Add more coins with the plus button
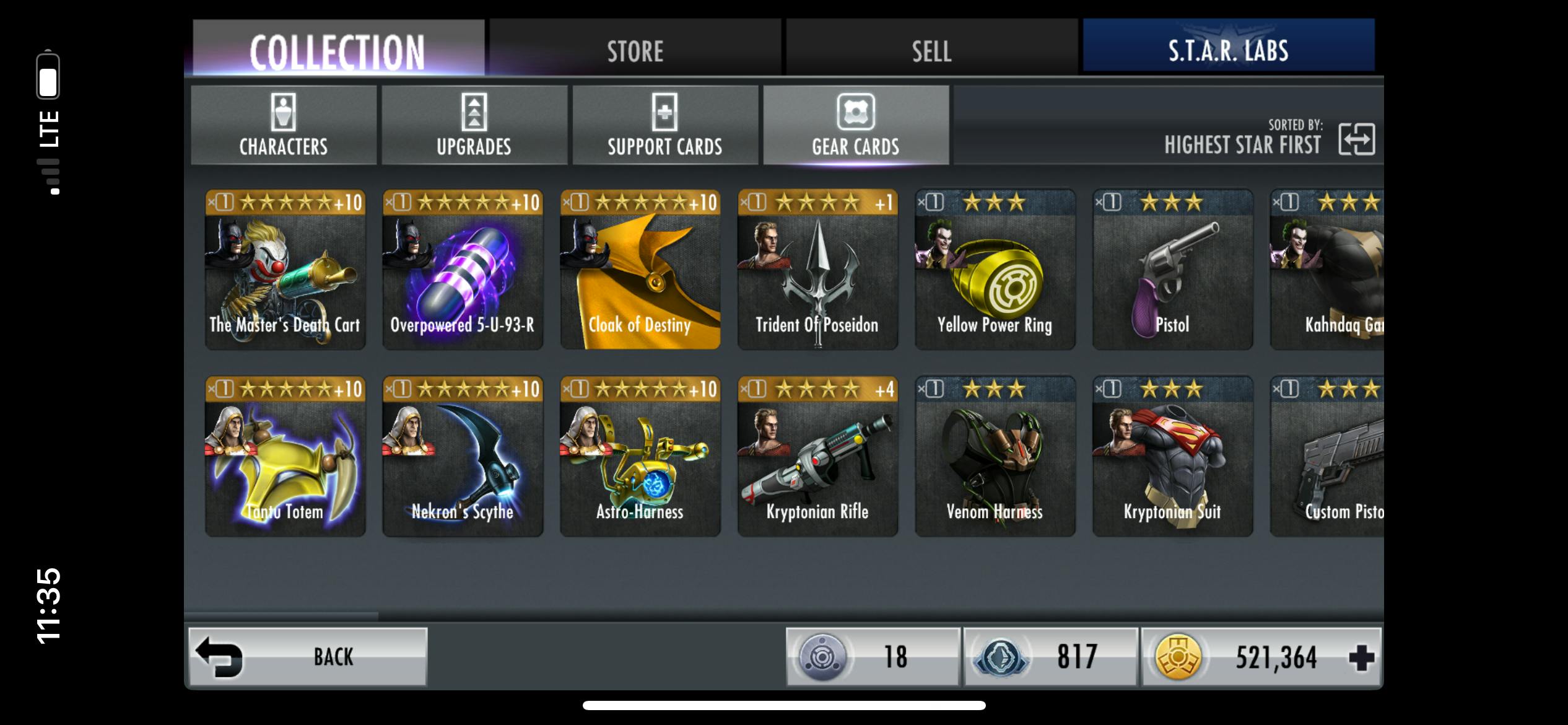The width and height of the screenshot is (1568, 725). coord(1361,657)
